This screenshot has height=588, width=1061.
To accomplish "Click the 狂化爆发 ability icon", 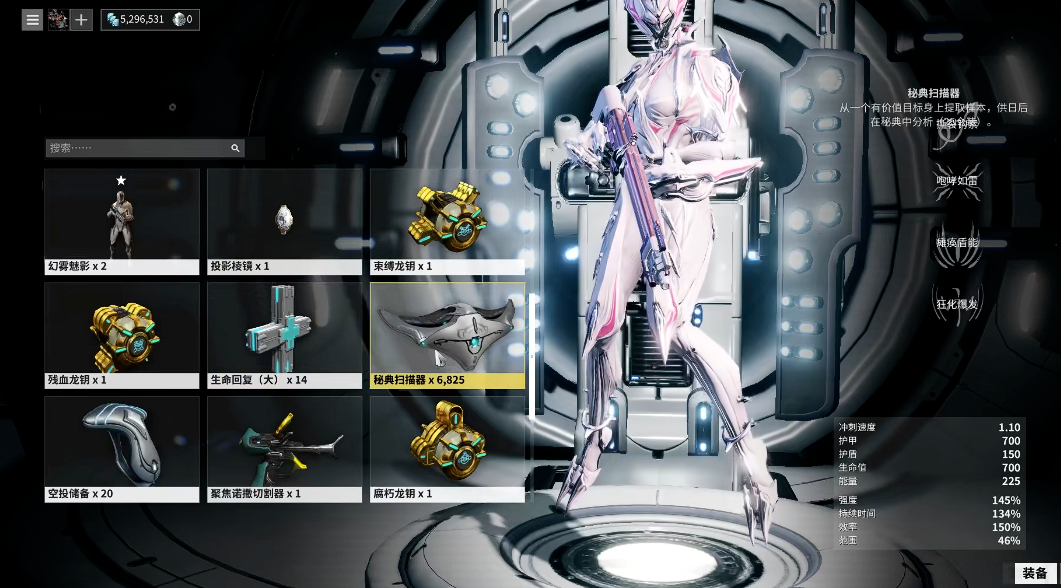I will pos(956,303).
